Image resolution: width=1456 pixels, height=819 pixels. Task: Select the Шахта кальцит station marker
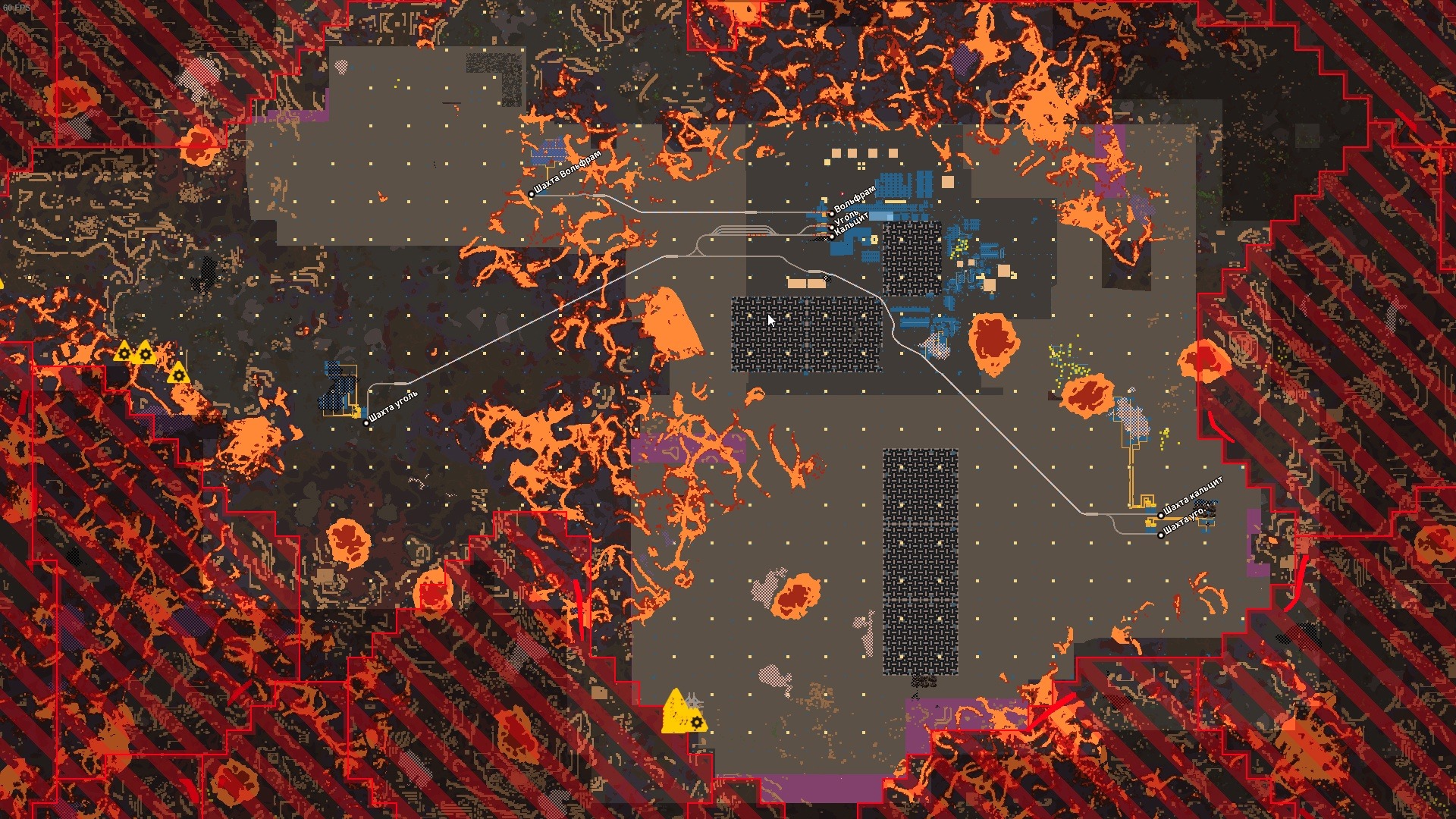[1160, 516]
